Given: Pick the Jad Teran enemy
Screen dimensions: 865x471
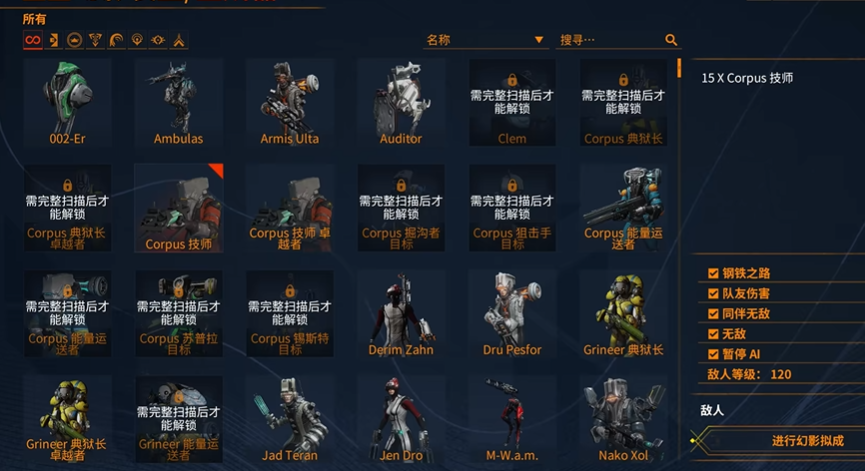Looking at the screenshot, I should (x=290, y=420).
